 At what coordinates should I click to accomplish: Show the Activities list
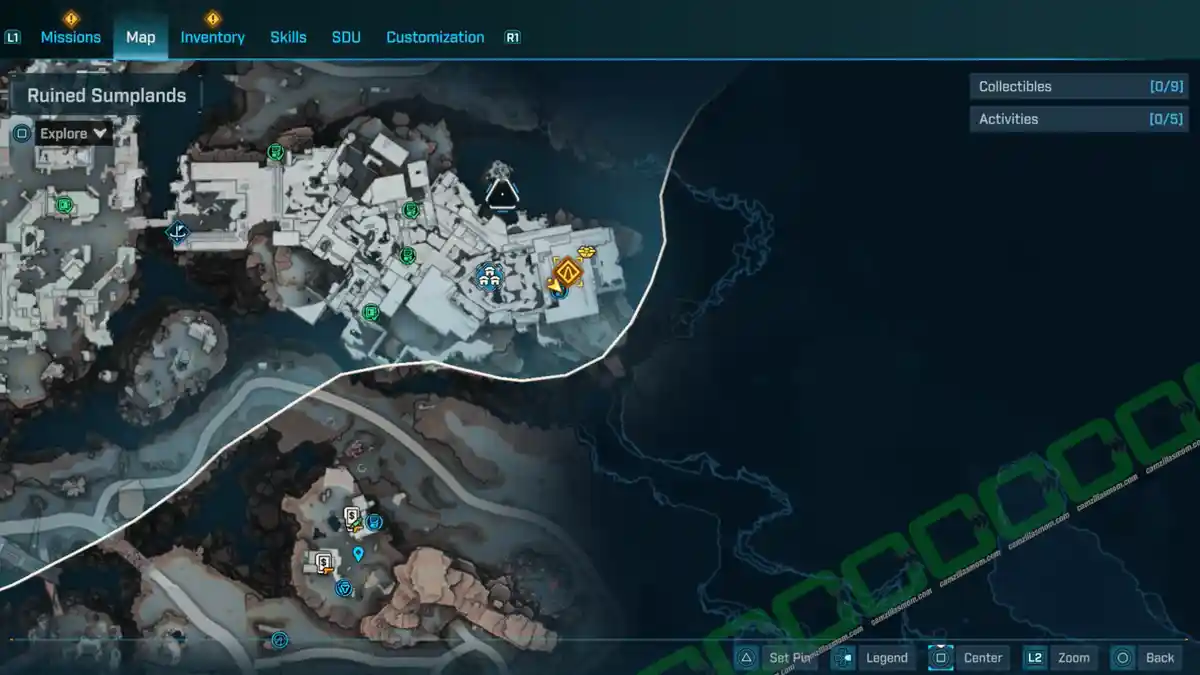[1064, 119]
